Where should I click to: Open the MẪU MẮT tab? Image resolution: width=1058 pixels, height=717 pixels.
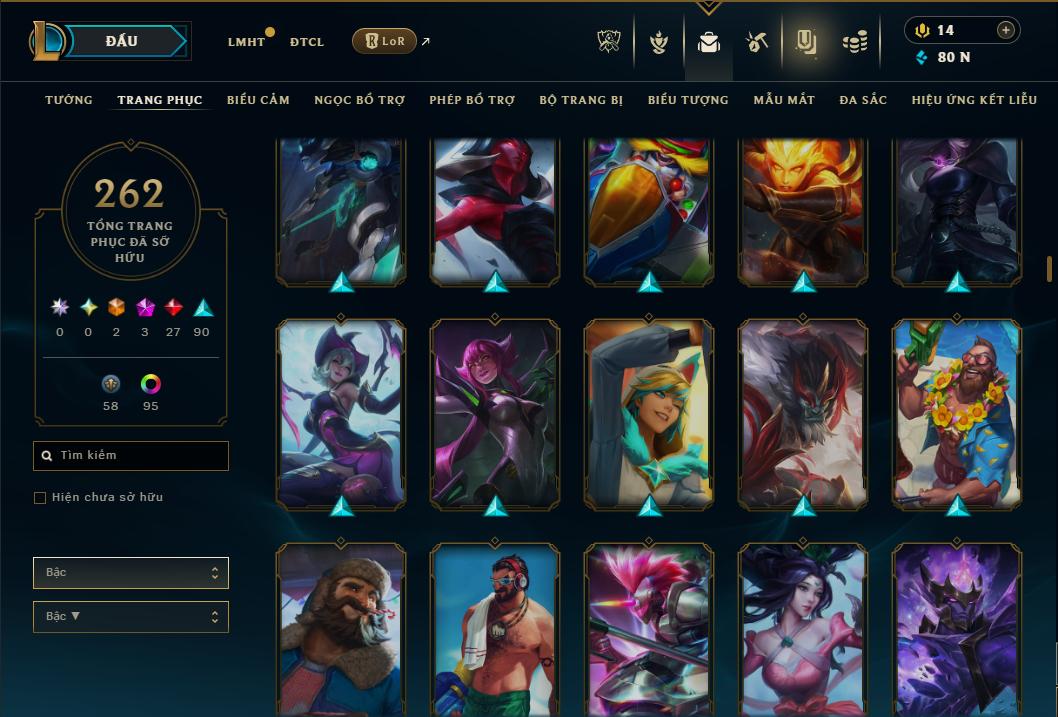[x=784, y=100]
